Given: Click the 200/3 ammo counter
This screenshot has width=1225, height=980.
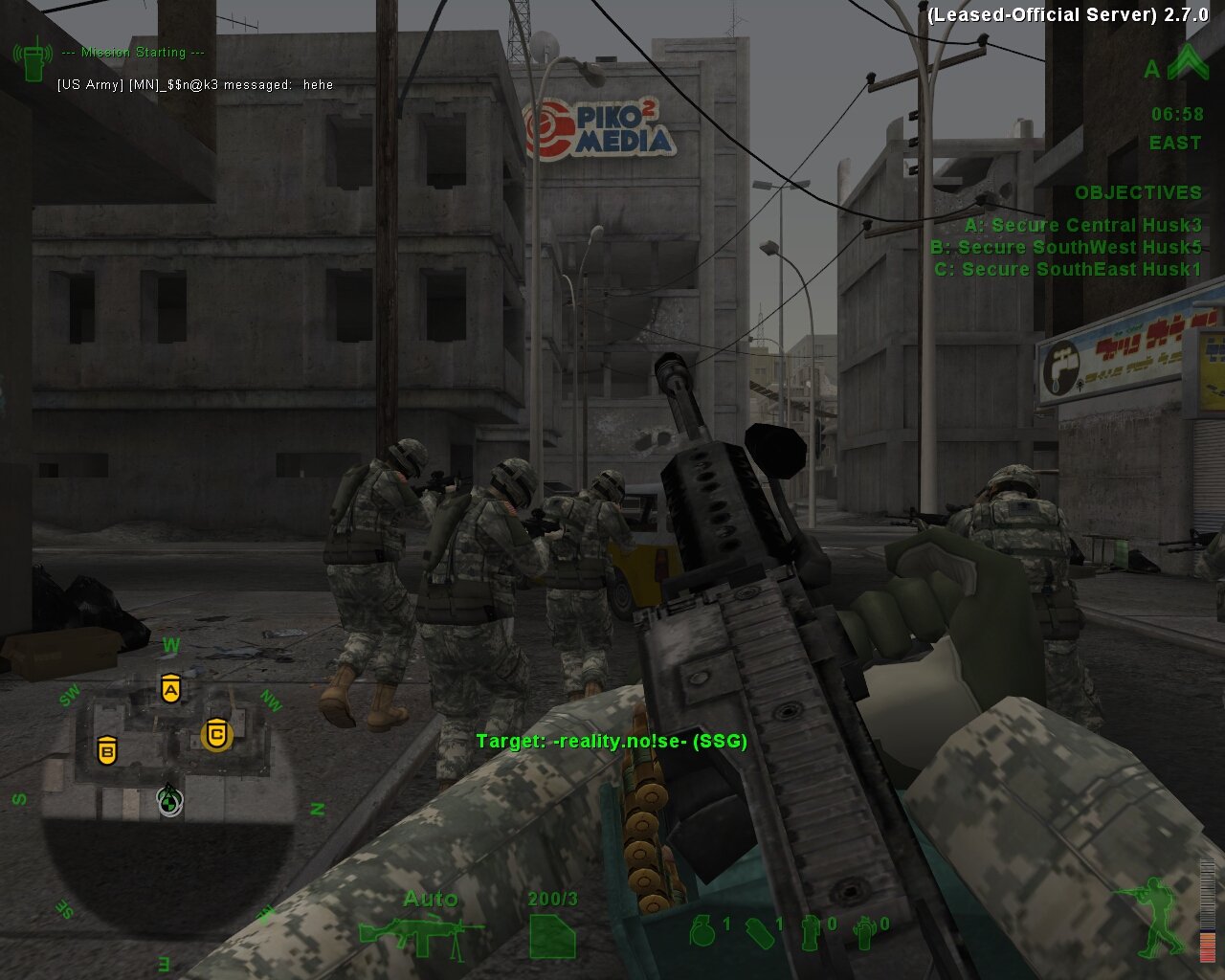Looking at the screenshot, I should coord(552,900).
